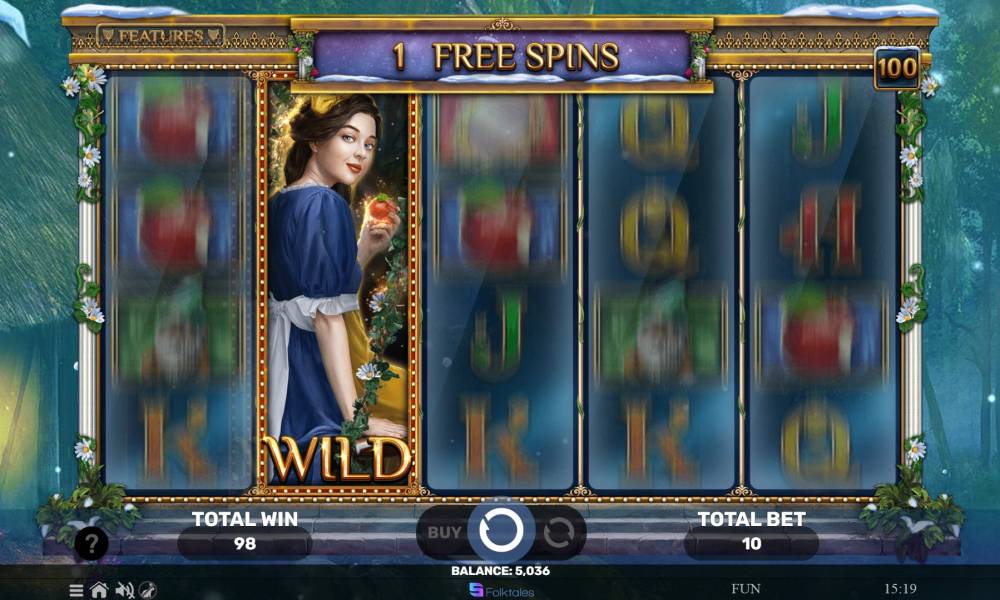
Task: Open the Features dropdown
Action: [x=161, y=36]
